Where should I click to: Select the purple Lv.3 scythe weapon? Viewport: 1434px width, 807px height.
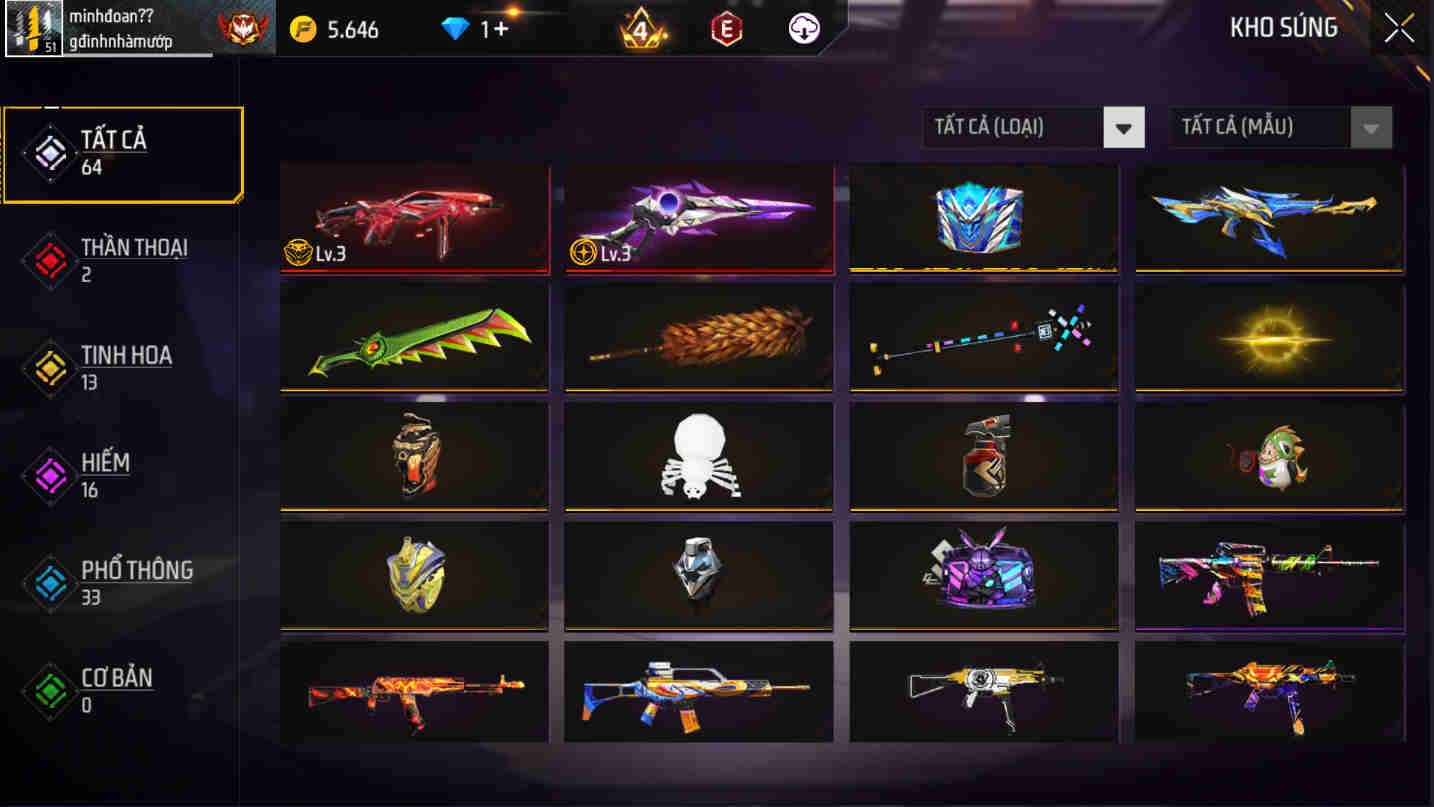coord(698,216)
